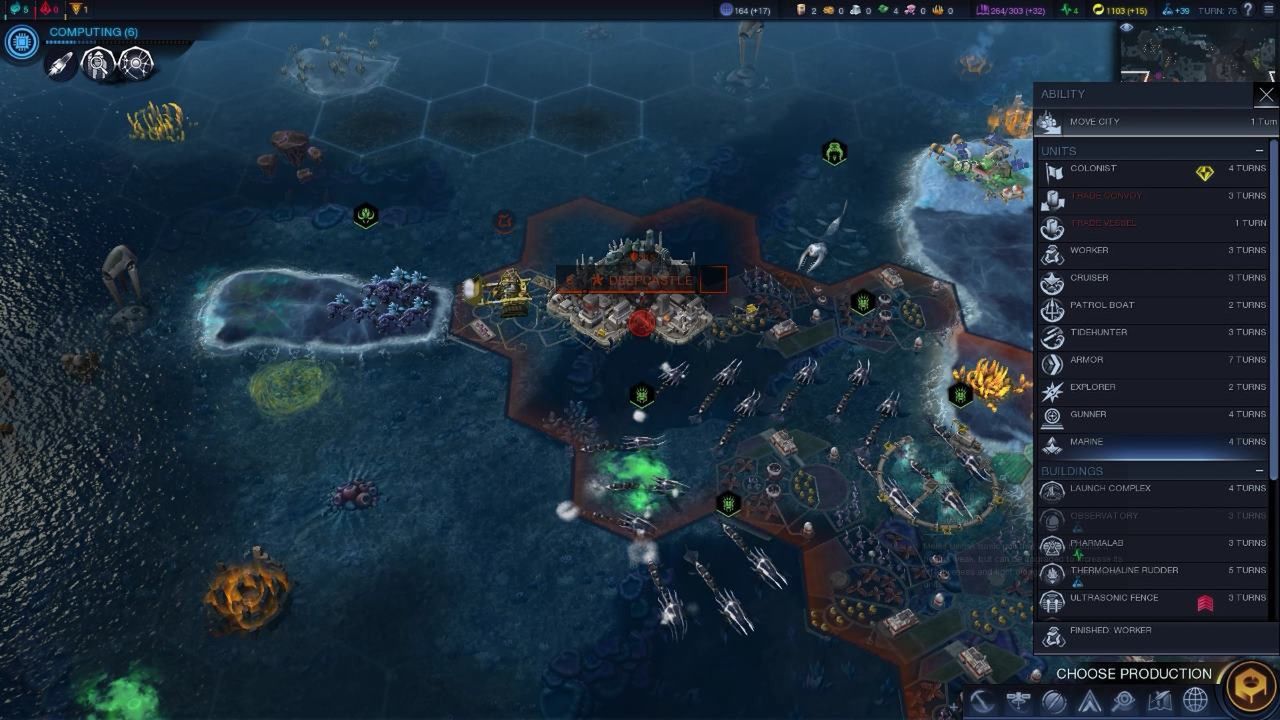1280x720 pixels.
Task: Click the yellow energy counter icon
Action: [x=1097, y=9]
